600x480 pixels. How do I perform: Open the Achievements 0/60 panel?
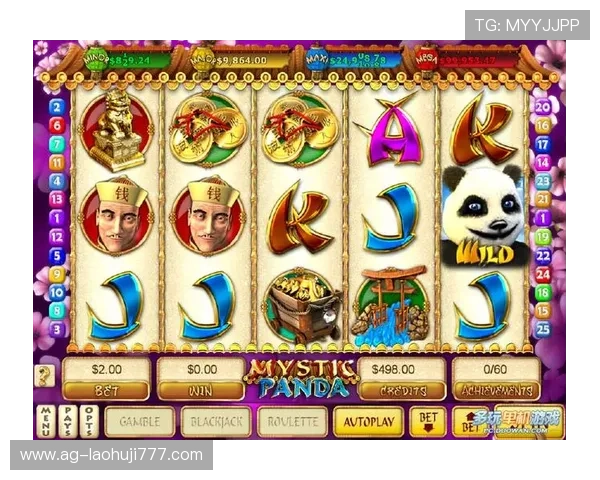(496, 378)
